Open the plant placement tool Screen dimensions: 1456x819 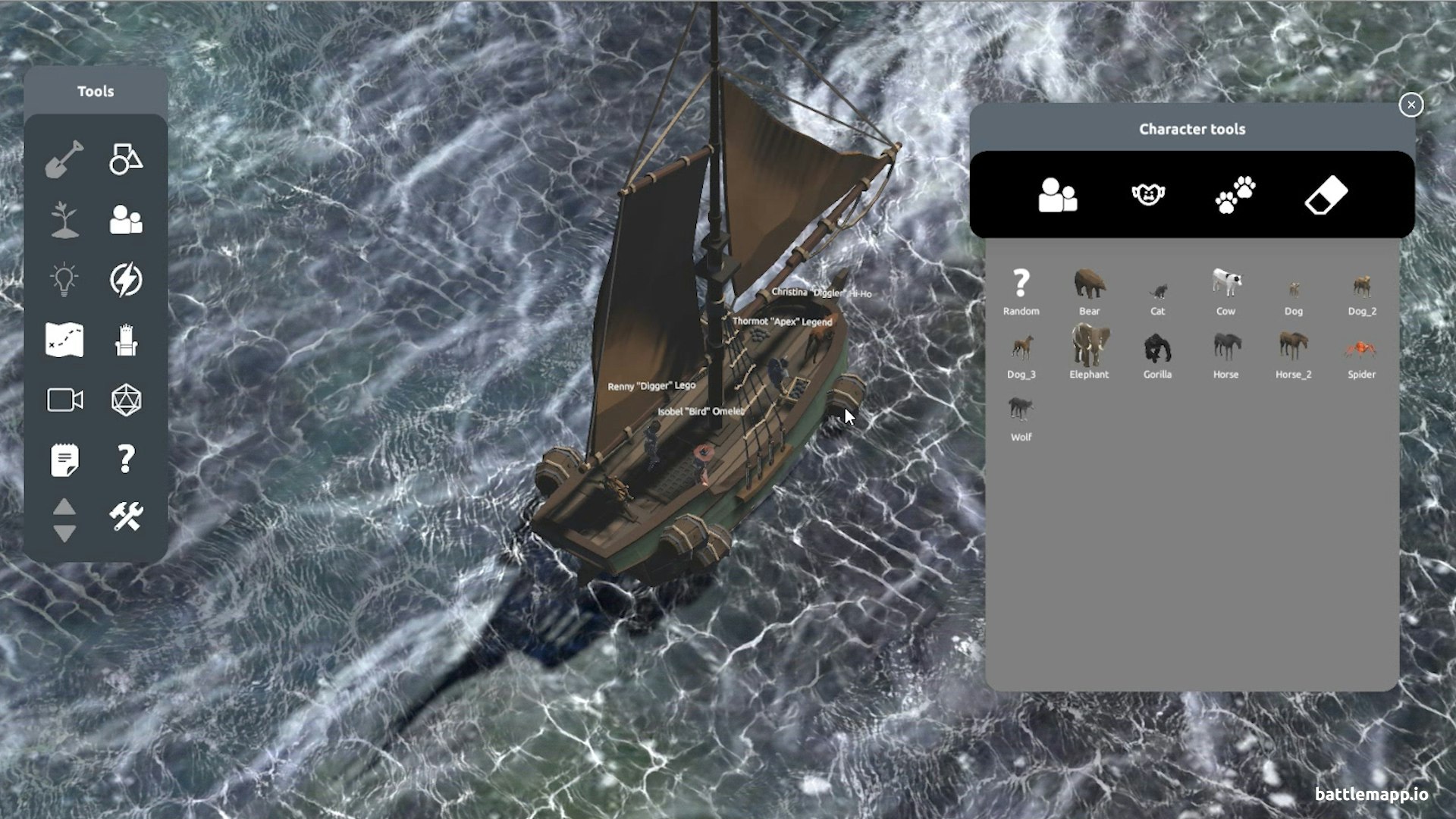pyautogui.click(x=64, y=219)
